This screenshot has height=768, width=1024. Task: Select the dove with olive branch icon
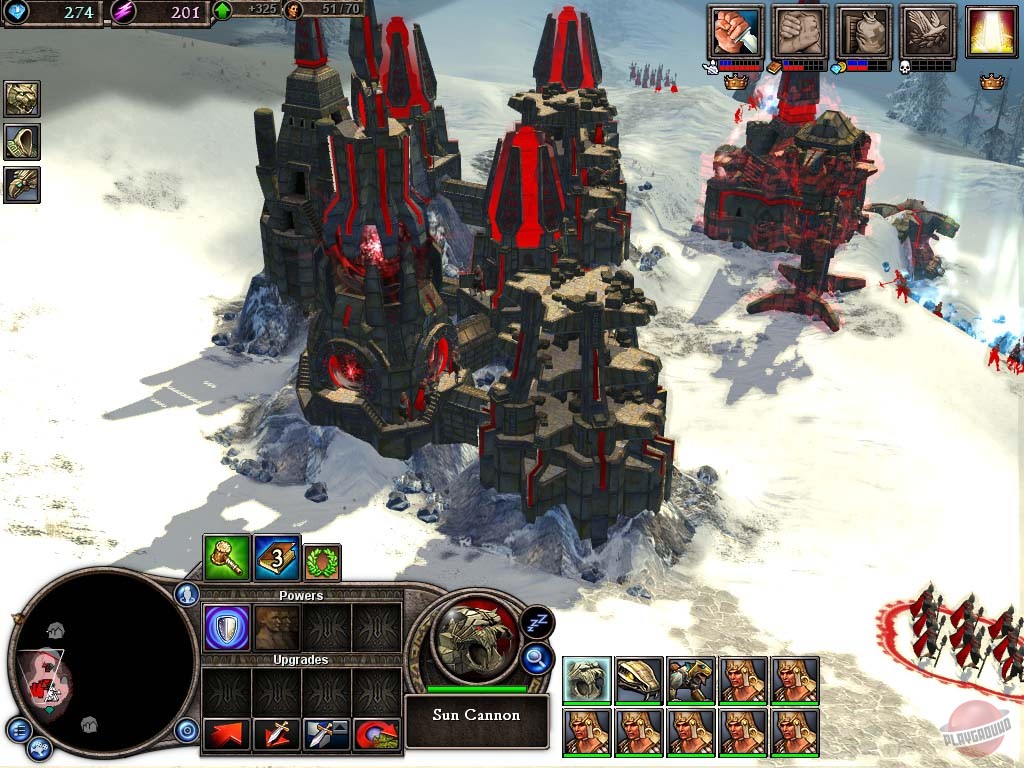click(928, 32)
